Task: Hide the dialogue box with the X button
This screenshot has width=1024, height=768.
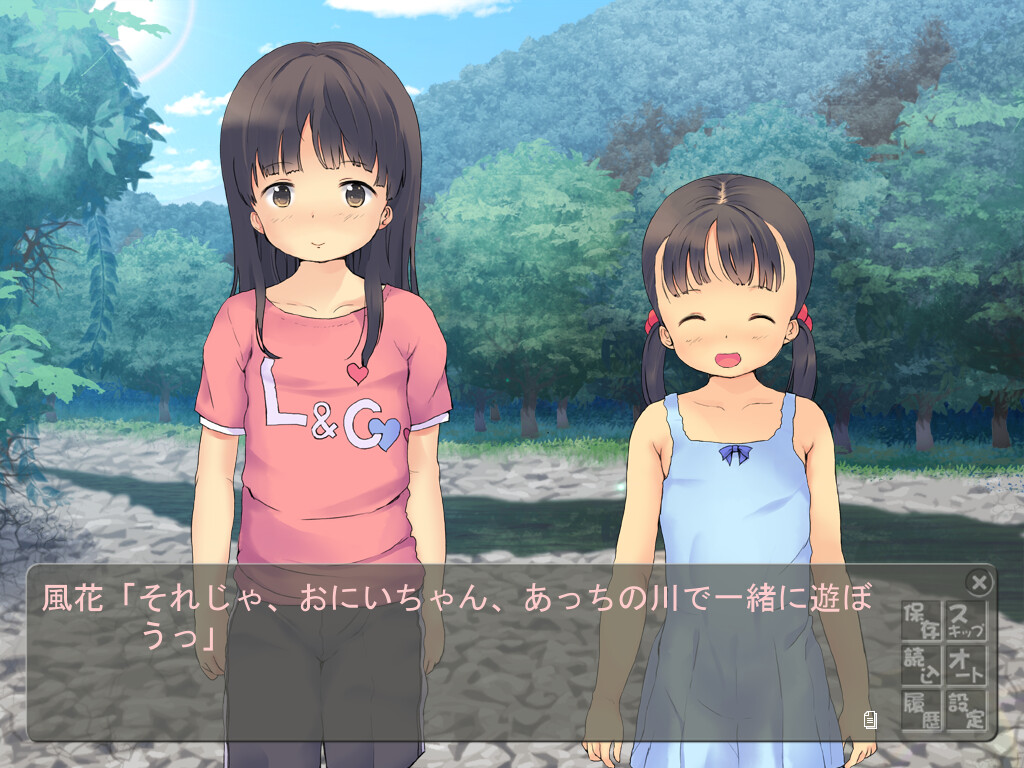Action: pos(979,582)
